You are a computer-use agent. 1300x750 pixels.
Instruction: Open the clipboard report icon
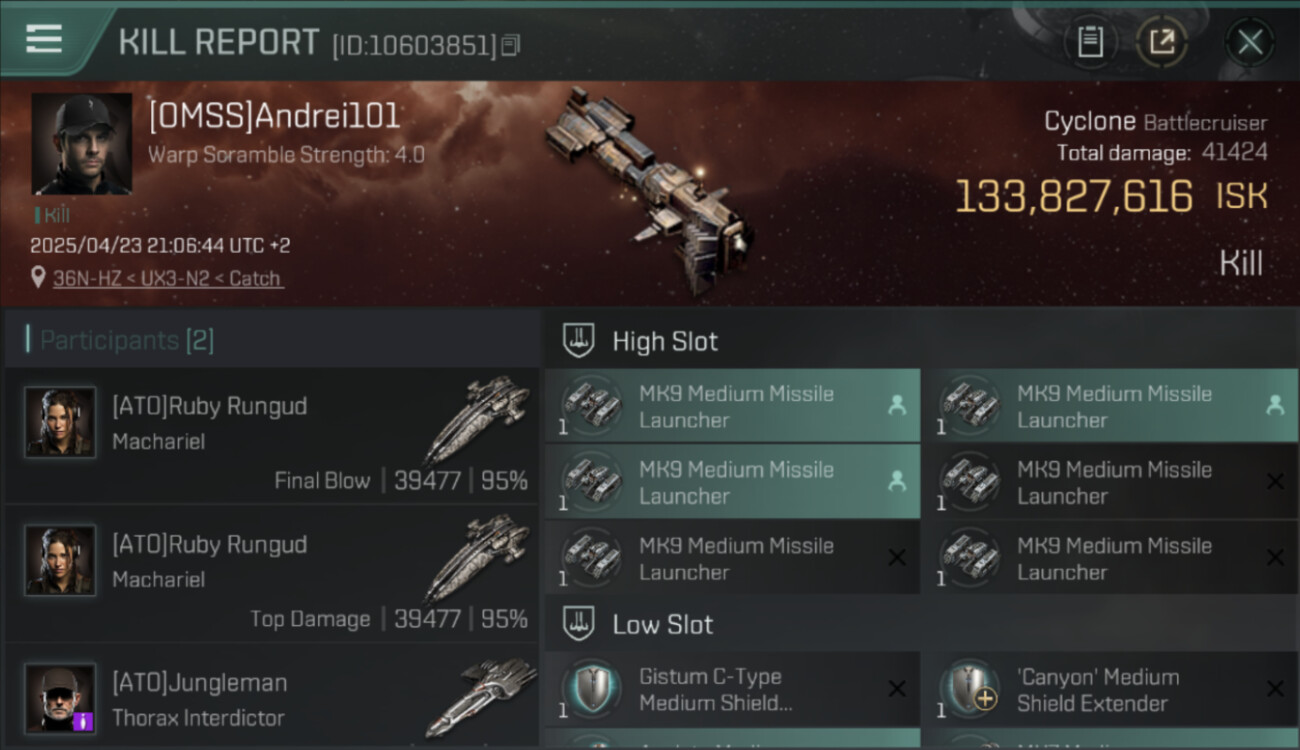click(x=1090, y=42)
